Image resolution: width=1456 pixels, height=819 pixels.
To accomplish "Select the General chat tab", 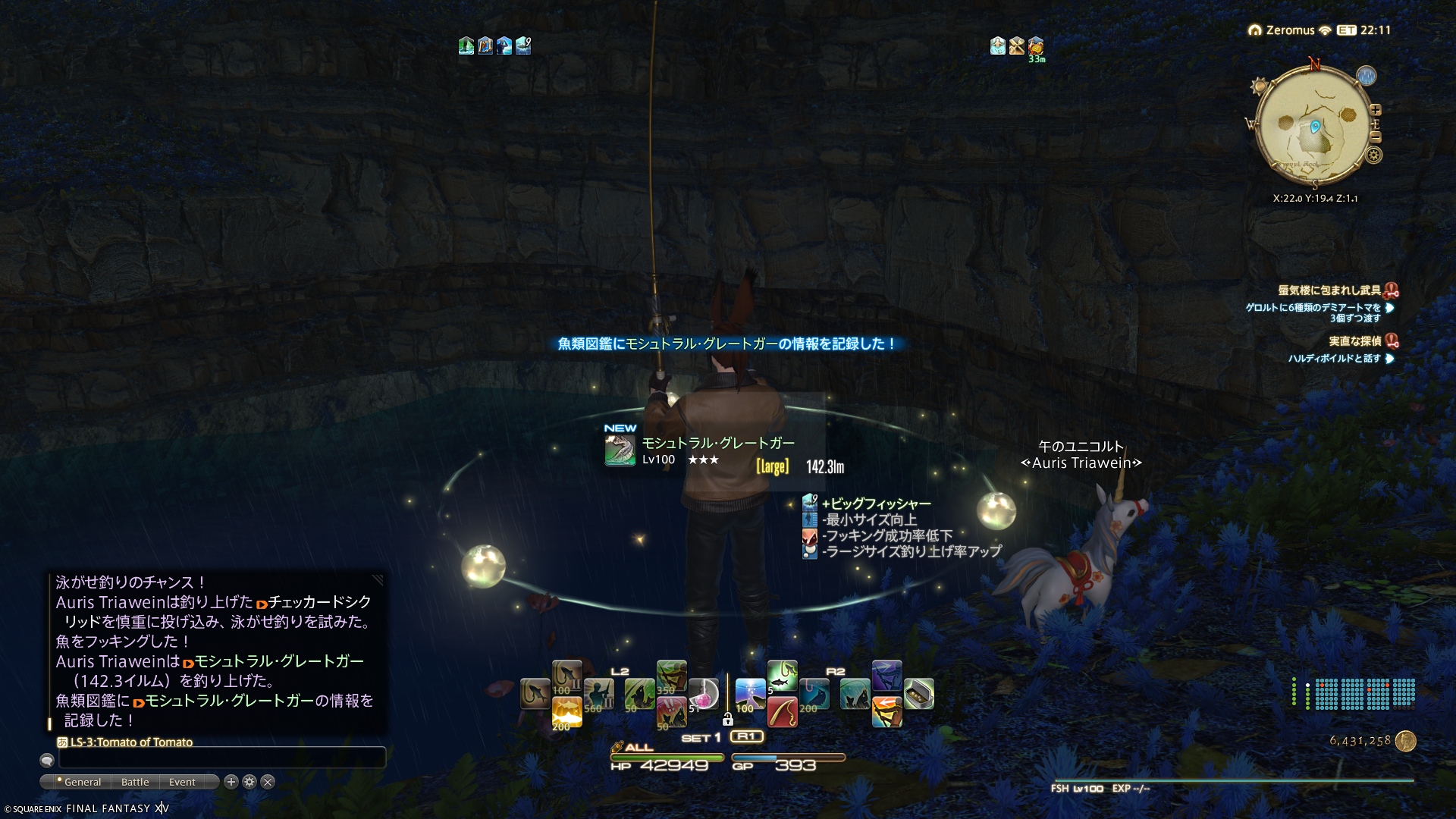I will (x=82, y=782).
